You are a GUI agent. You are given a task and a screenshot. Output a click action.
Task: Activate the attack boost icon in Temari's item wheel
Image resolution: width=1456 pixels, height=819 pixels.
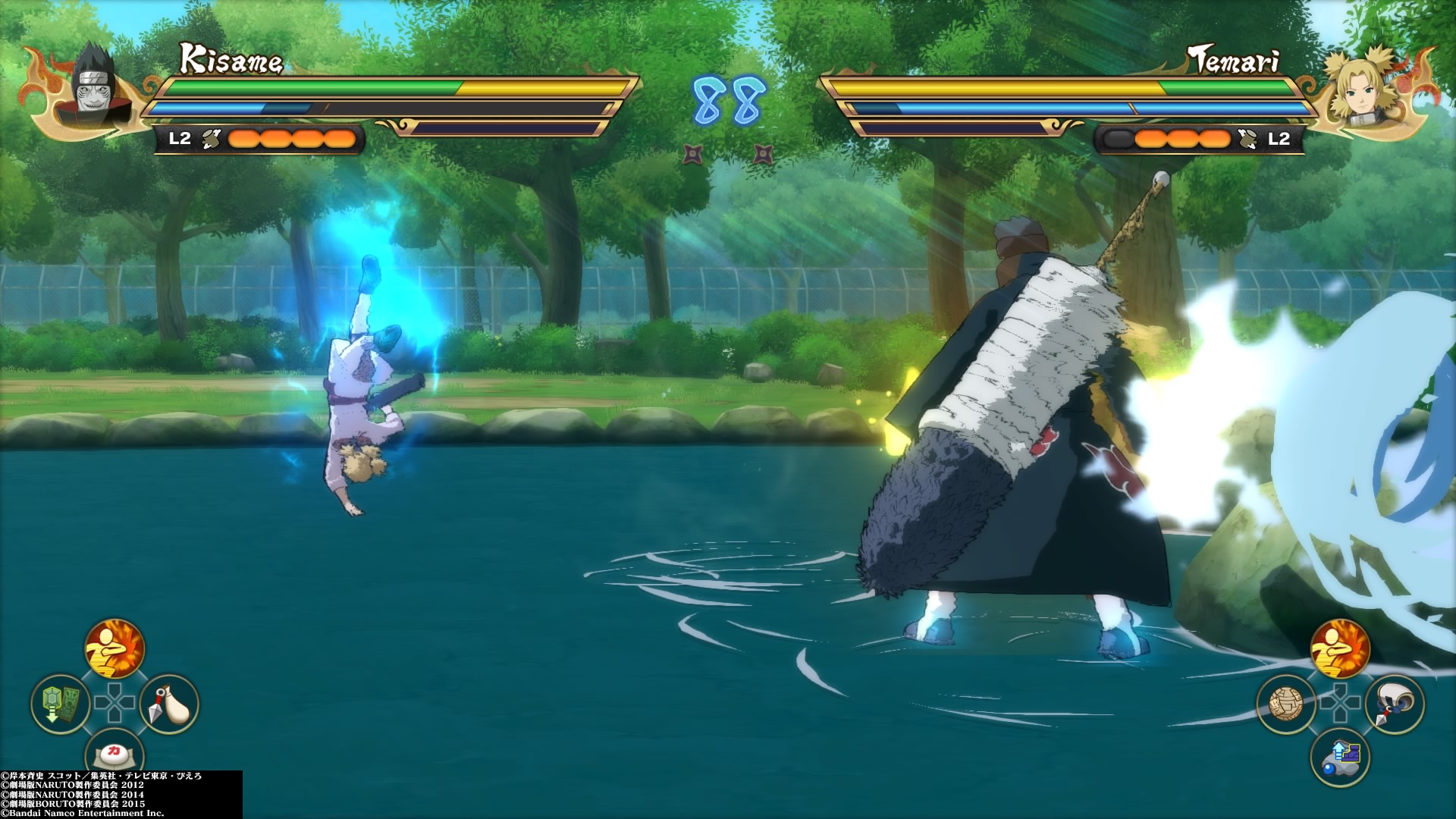pos(1340,649)
